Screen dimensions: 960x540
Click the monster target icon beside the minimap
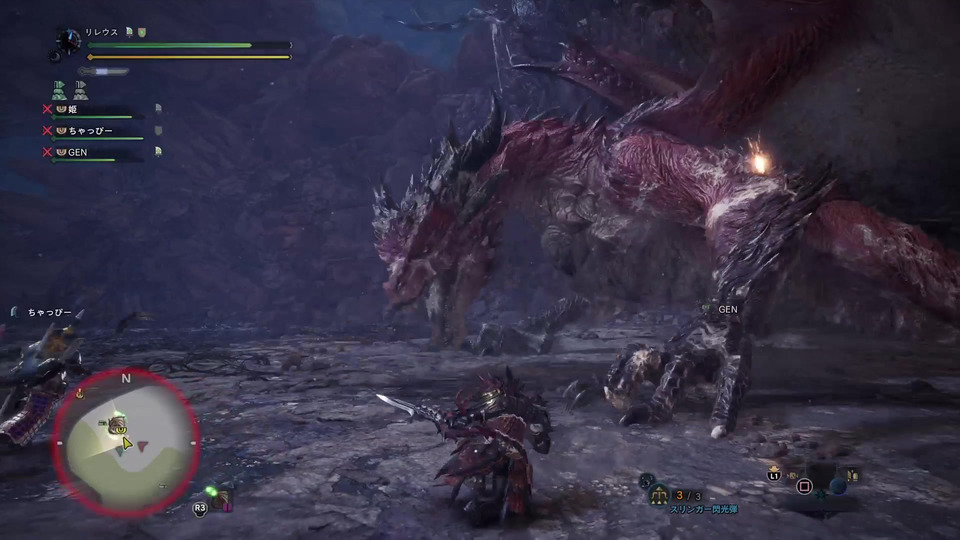pos(221,500)
